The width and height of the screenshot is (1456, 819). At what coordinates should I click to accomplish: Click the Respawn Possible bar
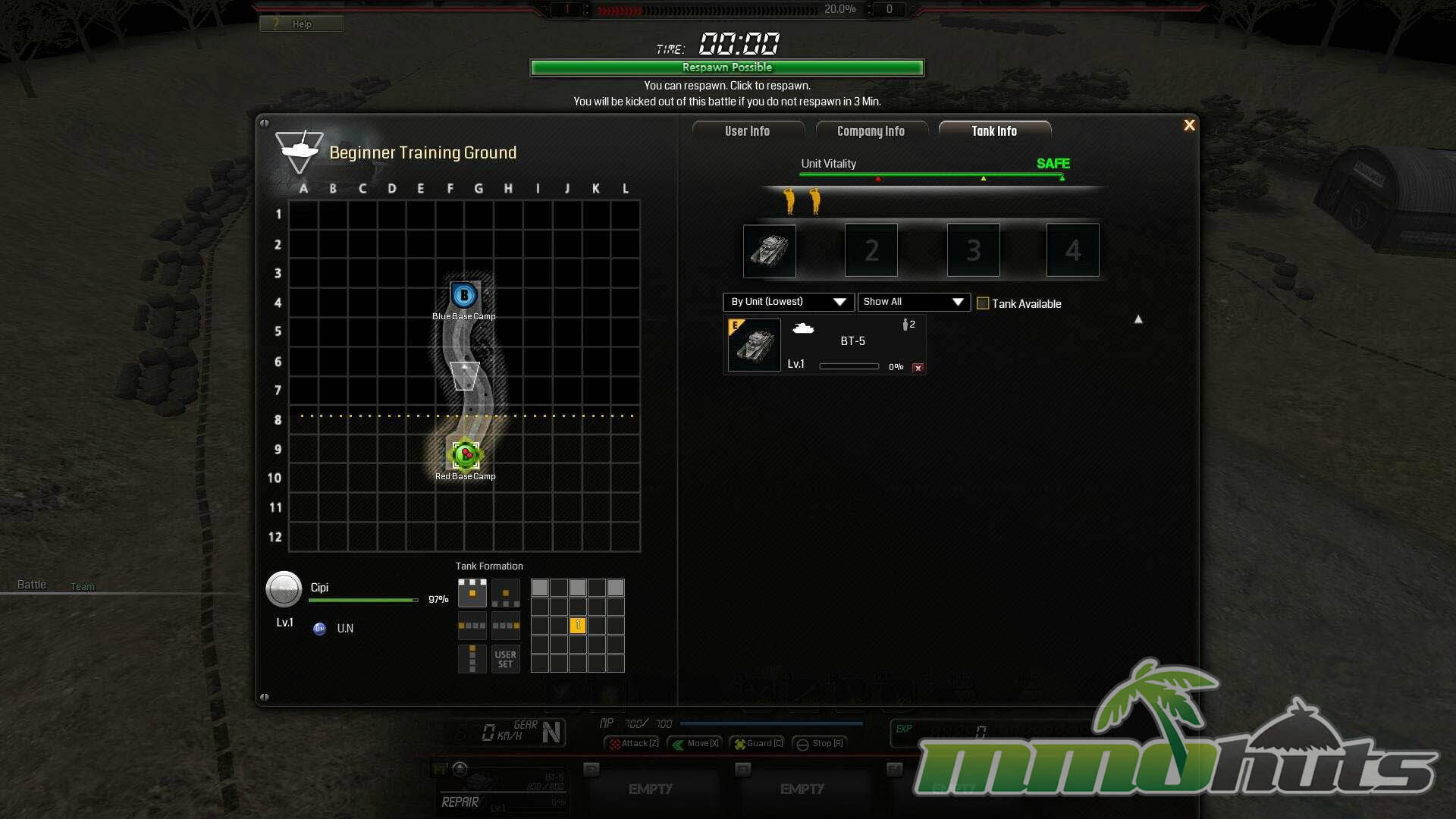[x=726, y=67]
